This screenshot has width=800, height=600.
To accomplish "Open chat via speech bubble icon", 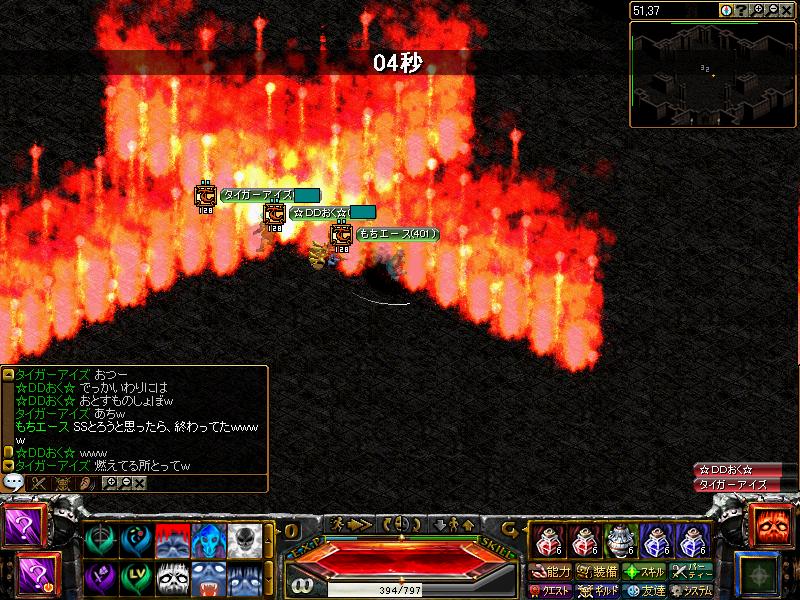I will click(x=14, y=482).
